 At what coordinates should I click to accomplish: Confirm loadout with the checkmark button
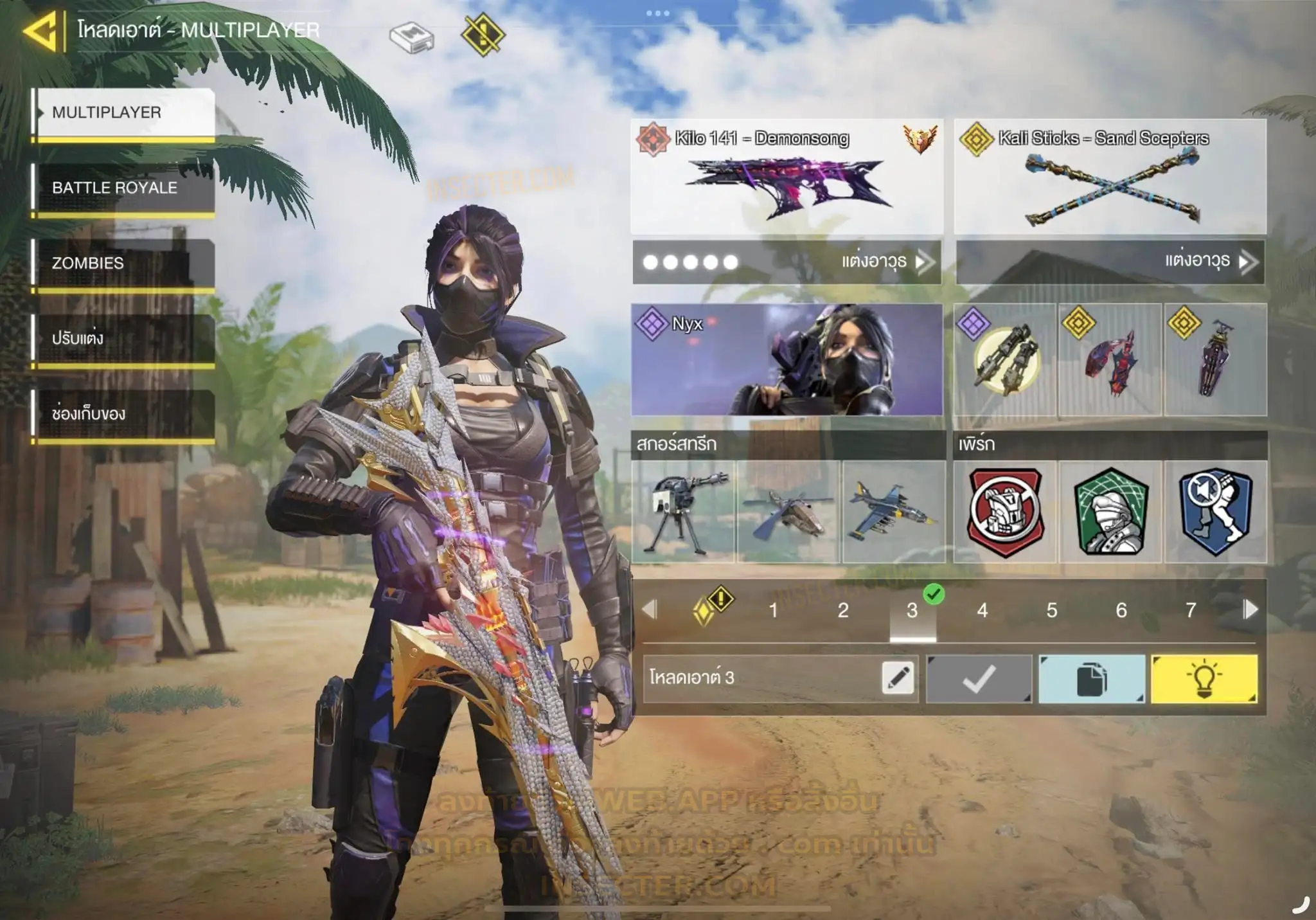click(x=979, y=679)
